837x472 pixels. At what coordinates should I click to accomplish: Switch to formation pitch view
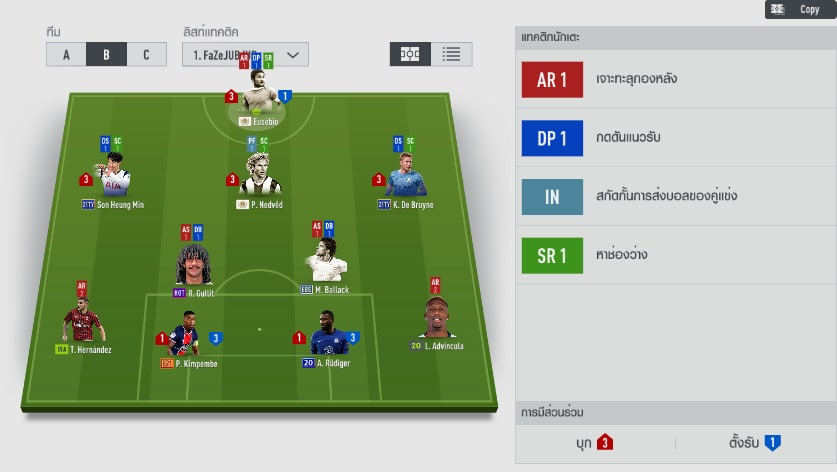410,54
